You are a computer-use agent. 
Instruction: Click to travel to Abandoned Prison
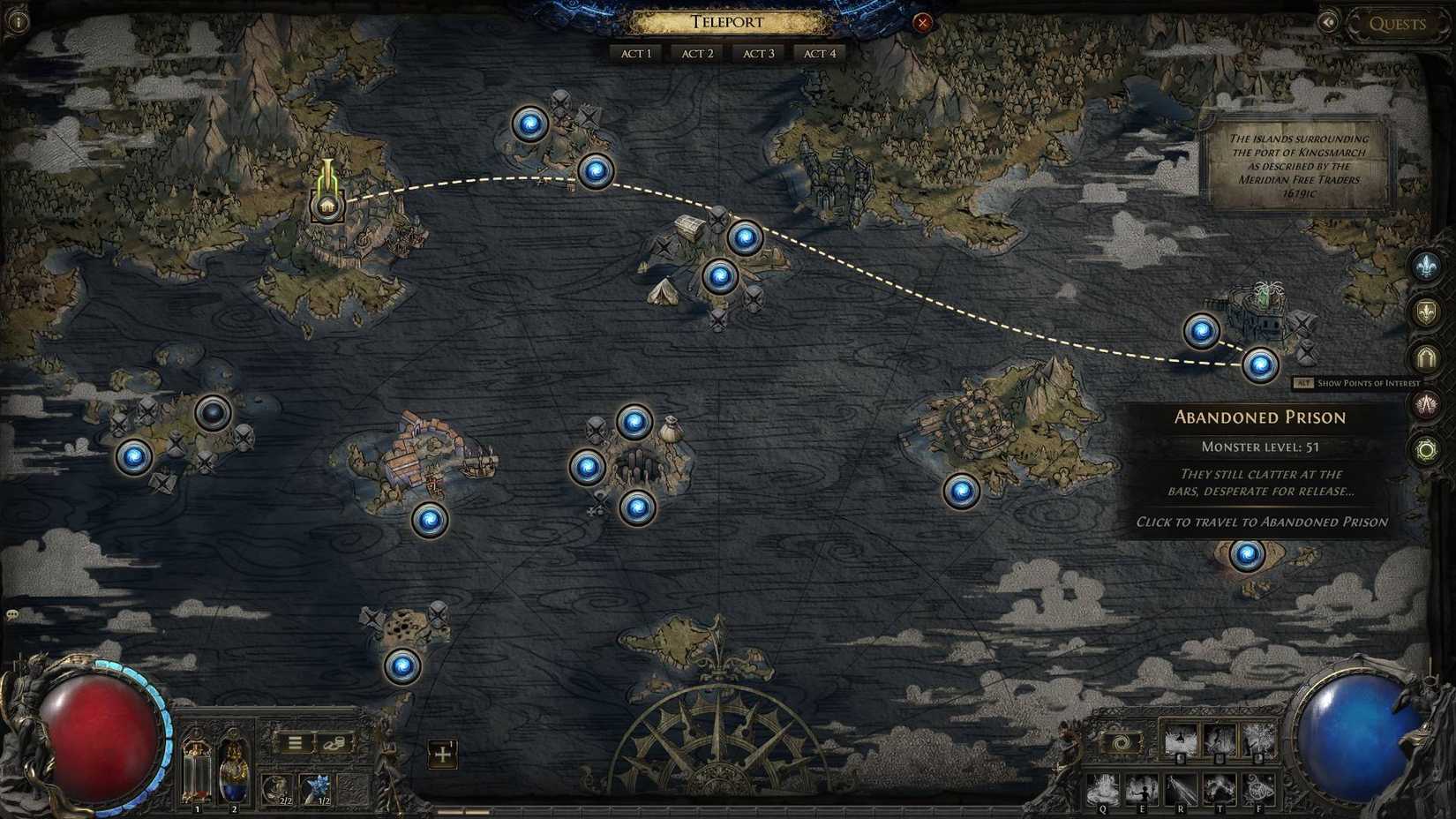pyautogui.click(x=1260, y=363)
